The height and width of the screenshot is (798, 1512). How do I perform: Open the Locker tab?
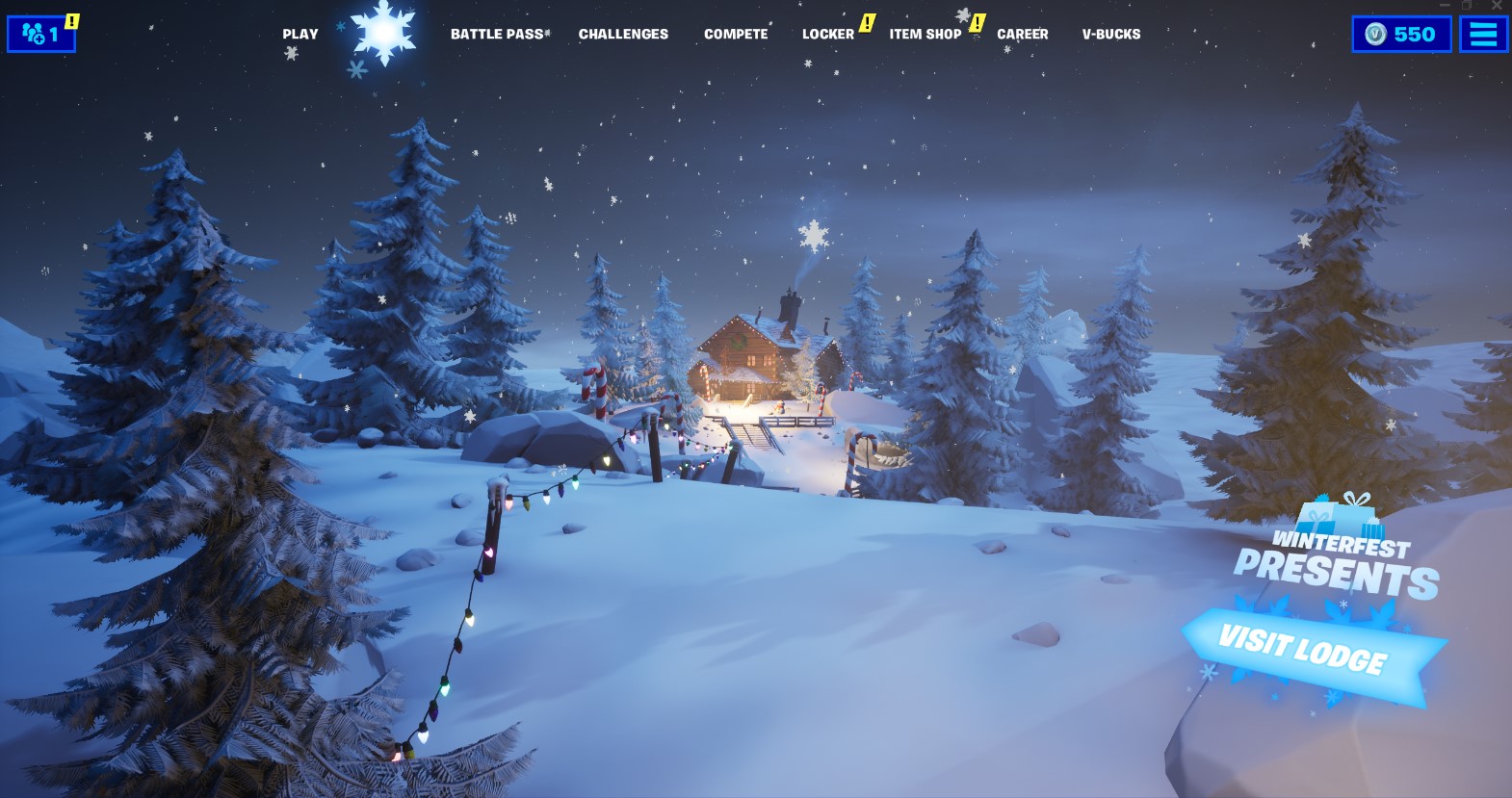[x=826, y=34]
